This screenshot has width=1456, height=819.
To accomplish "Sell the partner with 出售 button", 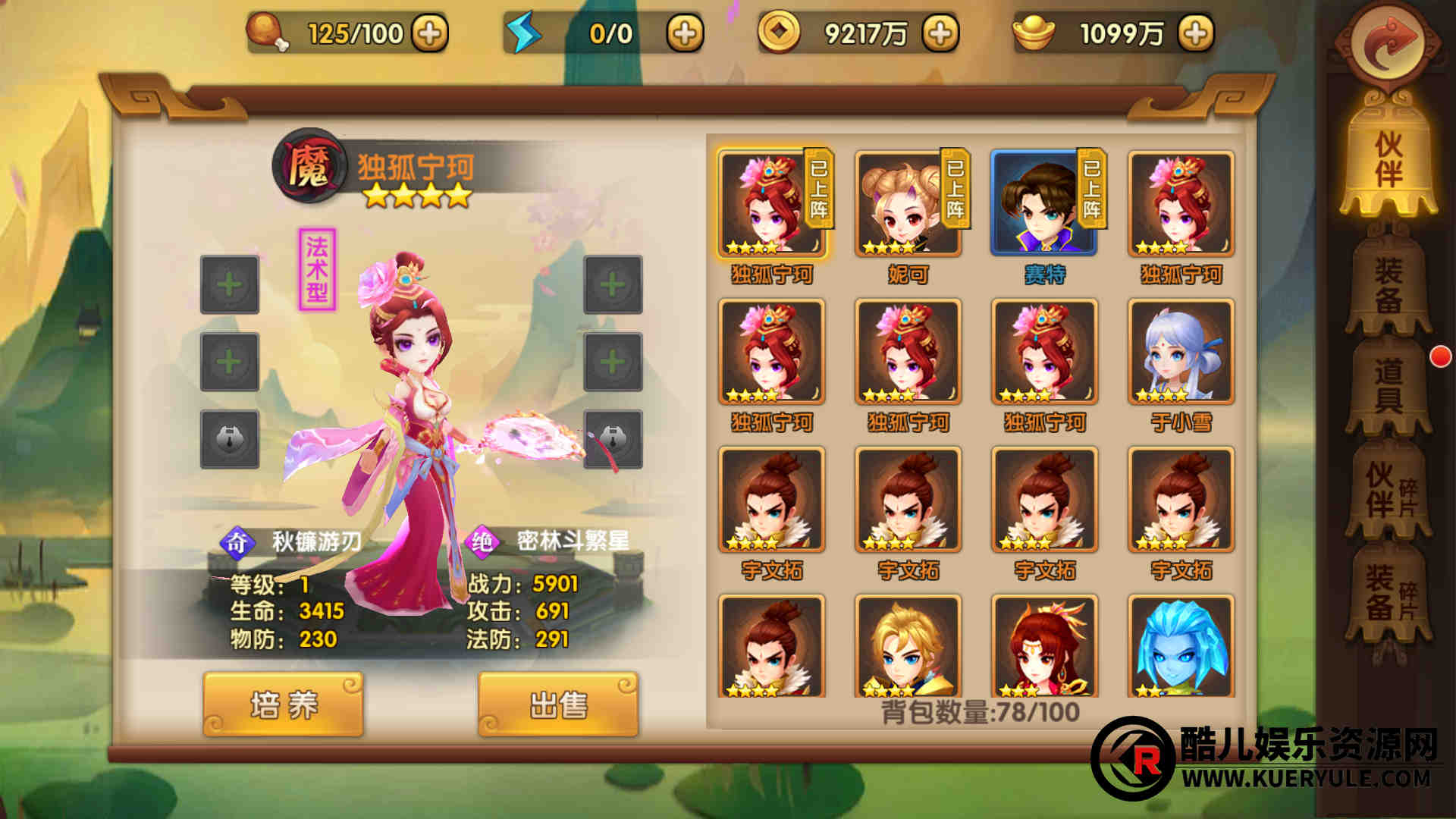I will 558,705.
